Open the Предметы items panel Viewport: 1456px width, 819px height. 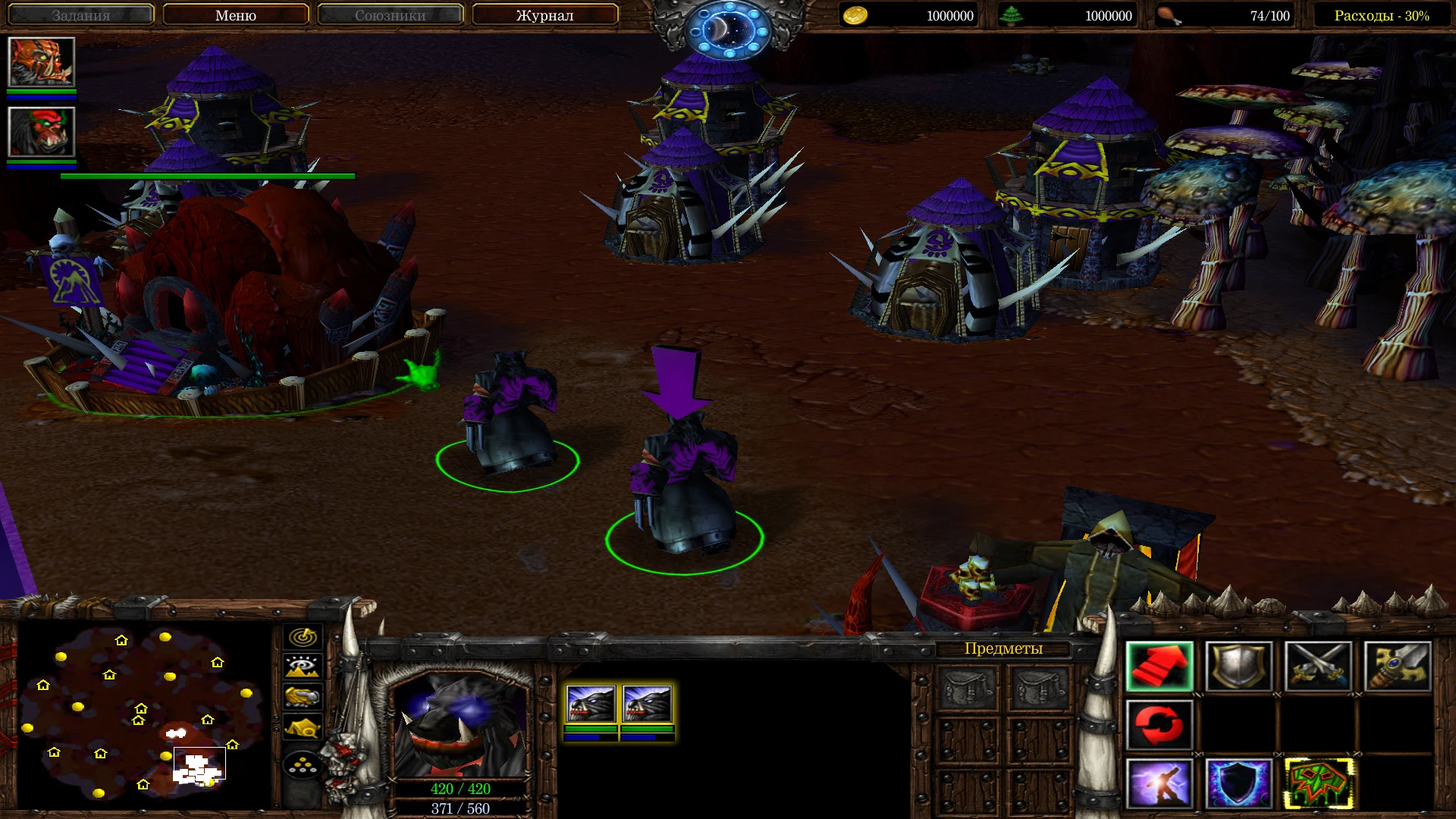coord(1003,648)
